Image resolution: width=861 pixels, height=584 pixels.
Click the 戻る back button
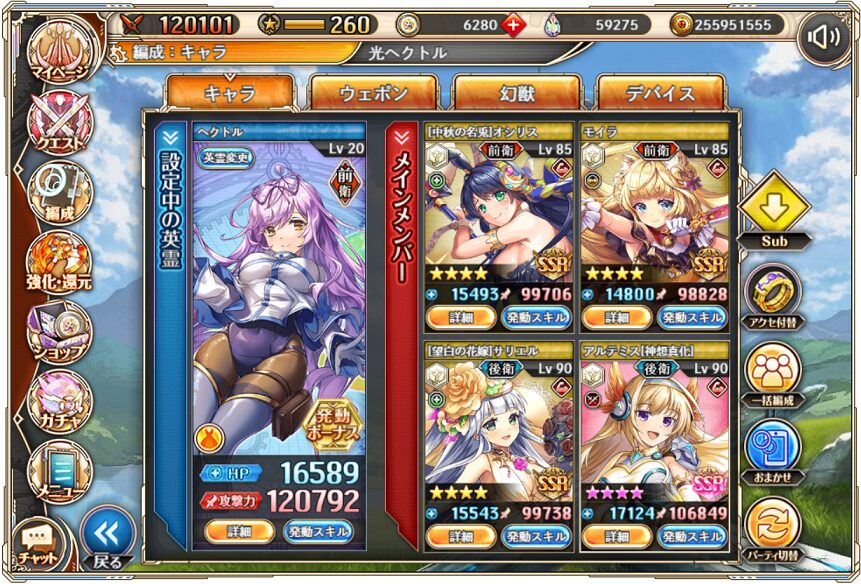pos(106,540)
